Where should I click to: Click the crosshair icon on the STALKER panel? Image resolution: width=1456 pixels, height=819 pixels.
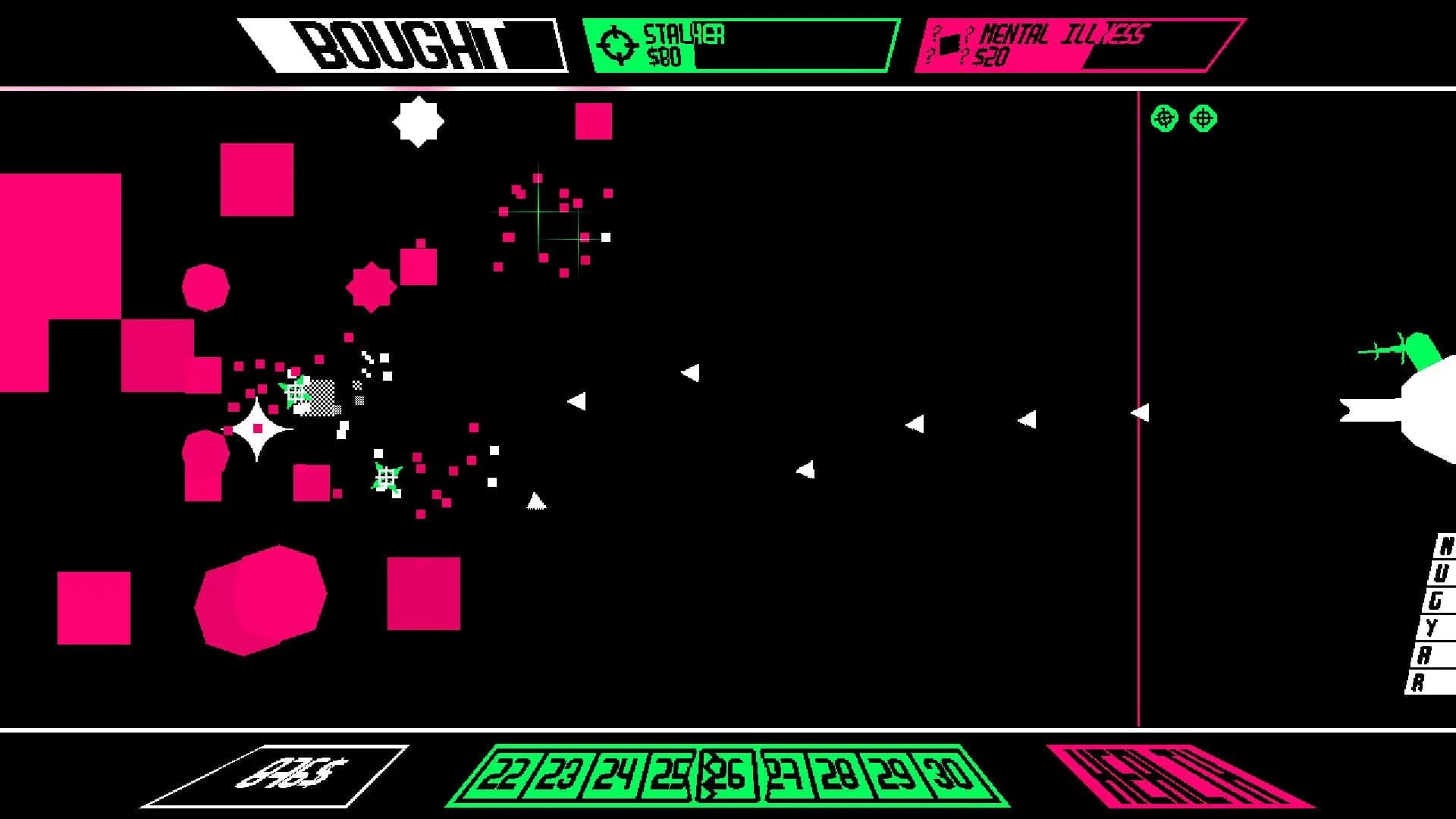point(619,44)
